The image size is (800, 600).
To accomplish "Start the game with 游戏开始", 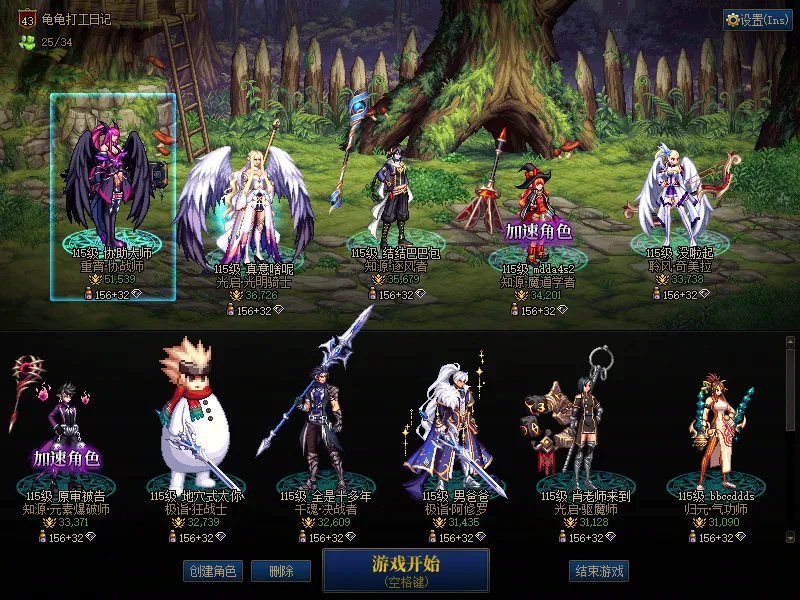I will [x=405, y=570].
